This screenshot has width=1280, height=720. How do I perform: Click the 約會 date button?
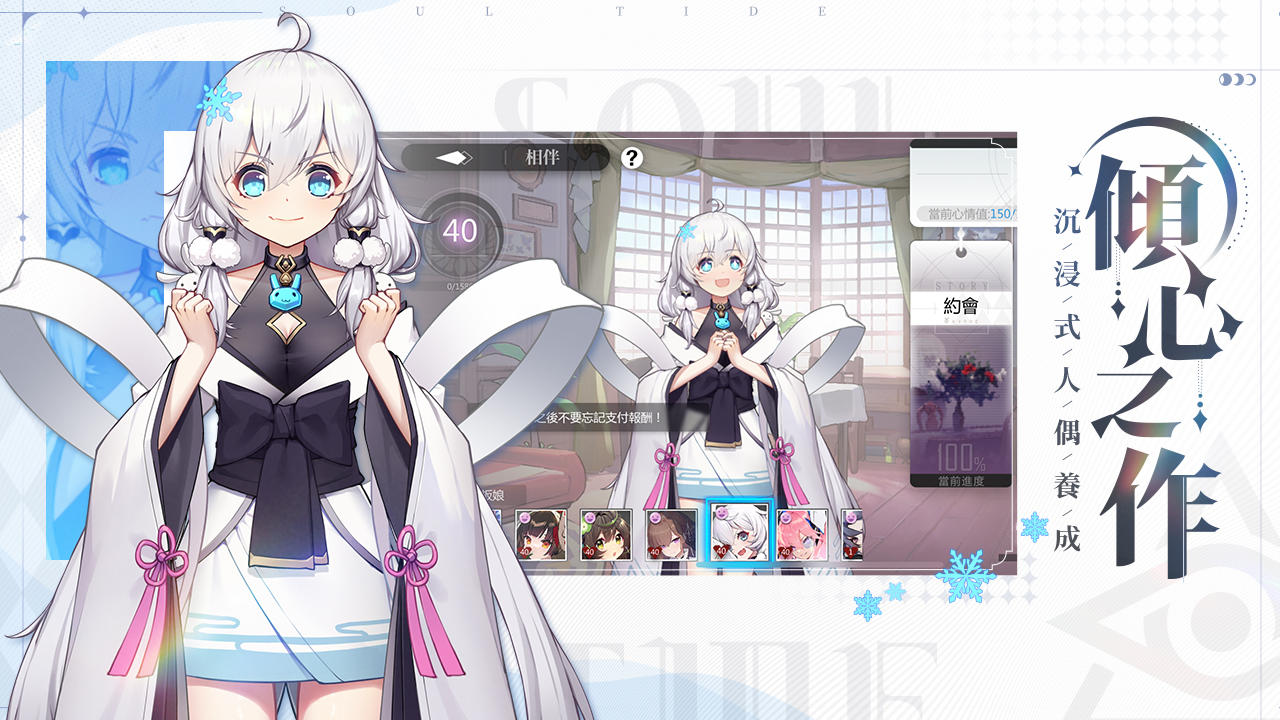pyautogui.click(x=963, y=305)
